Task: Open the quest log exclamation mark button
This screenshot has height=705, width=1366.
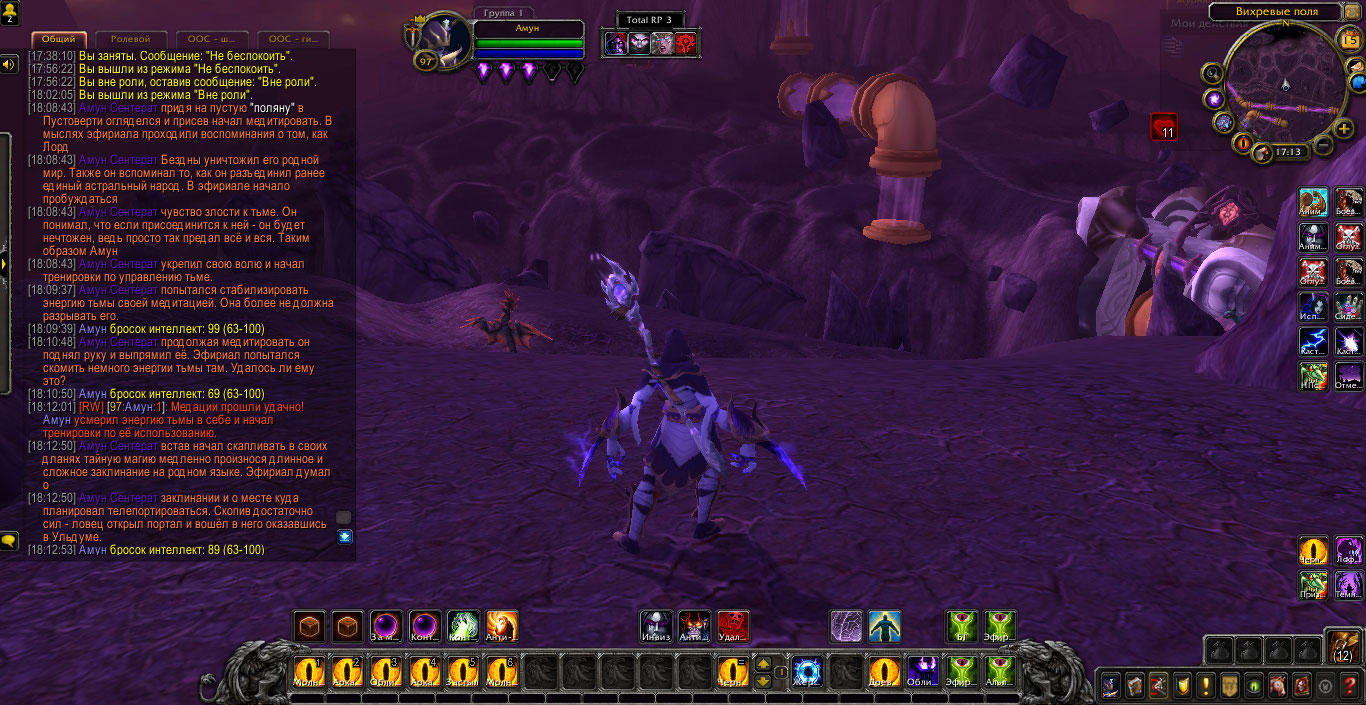Action: pyautogui.click(x=1206, y=685)
